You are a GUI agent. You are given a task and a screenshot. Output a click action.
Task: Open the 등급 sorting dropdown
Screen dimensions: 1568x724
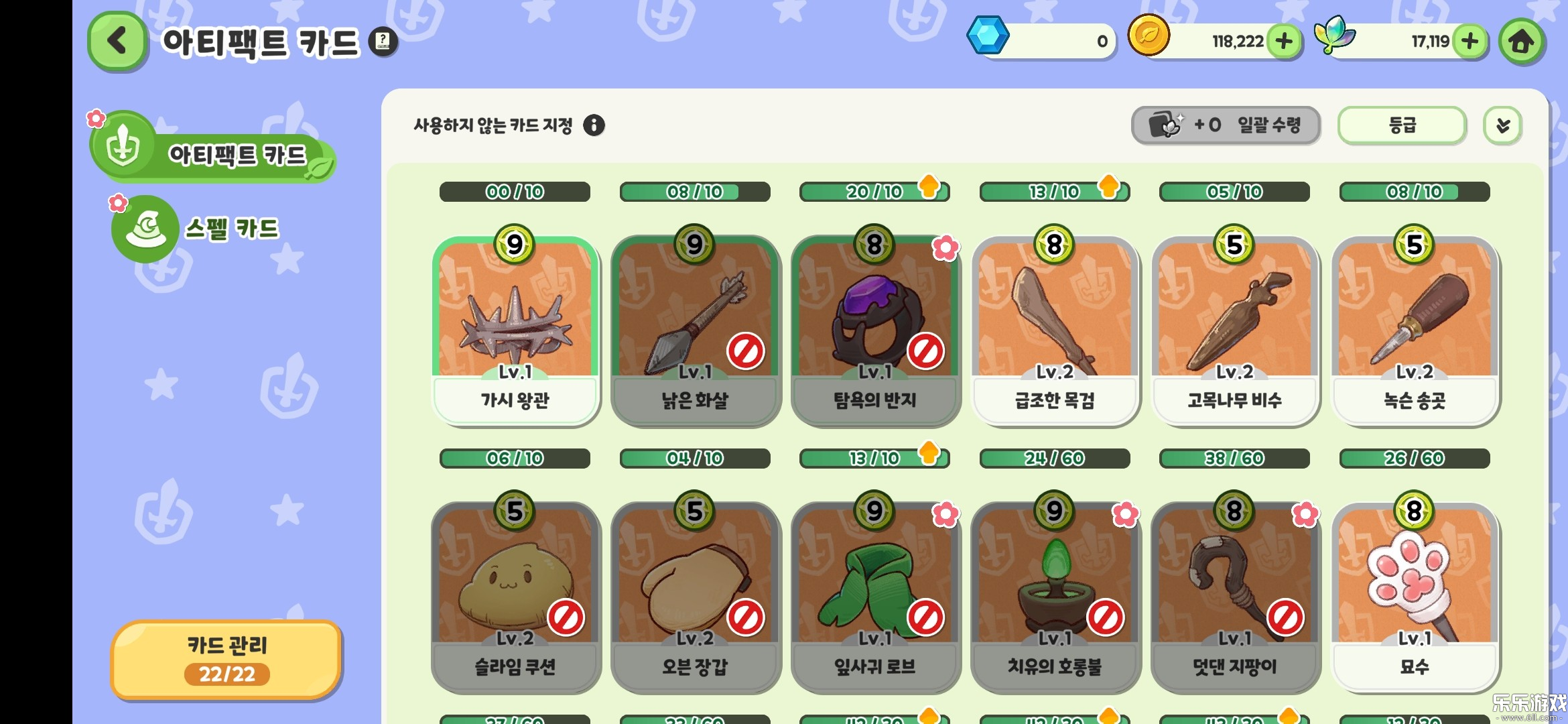1400,125
